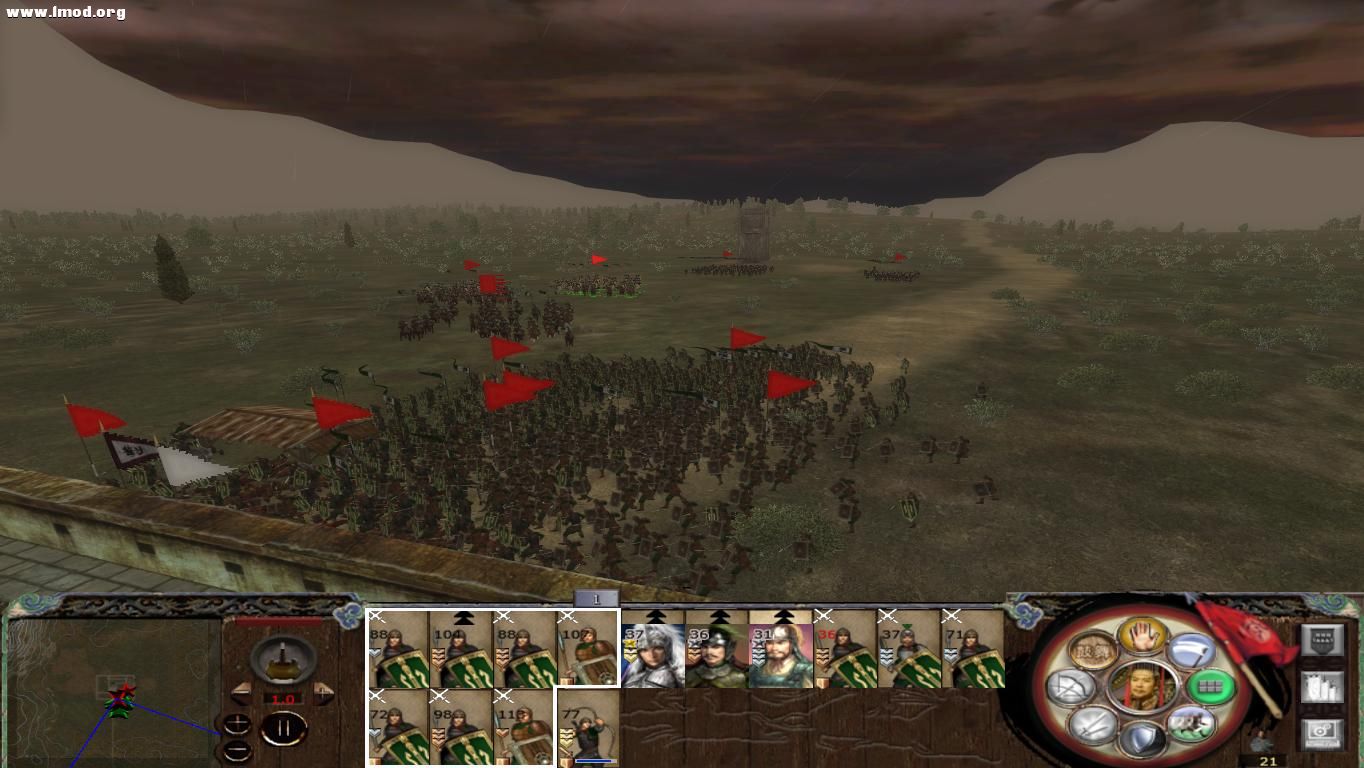
Task: Click the unit stats bars button
Action: [x=1323, y=688]
